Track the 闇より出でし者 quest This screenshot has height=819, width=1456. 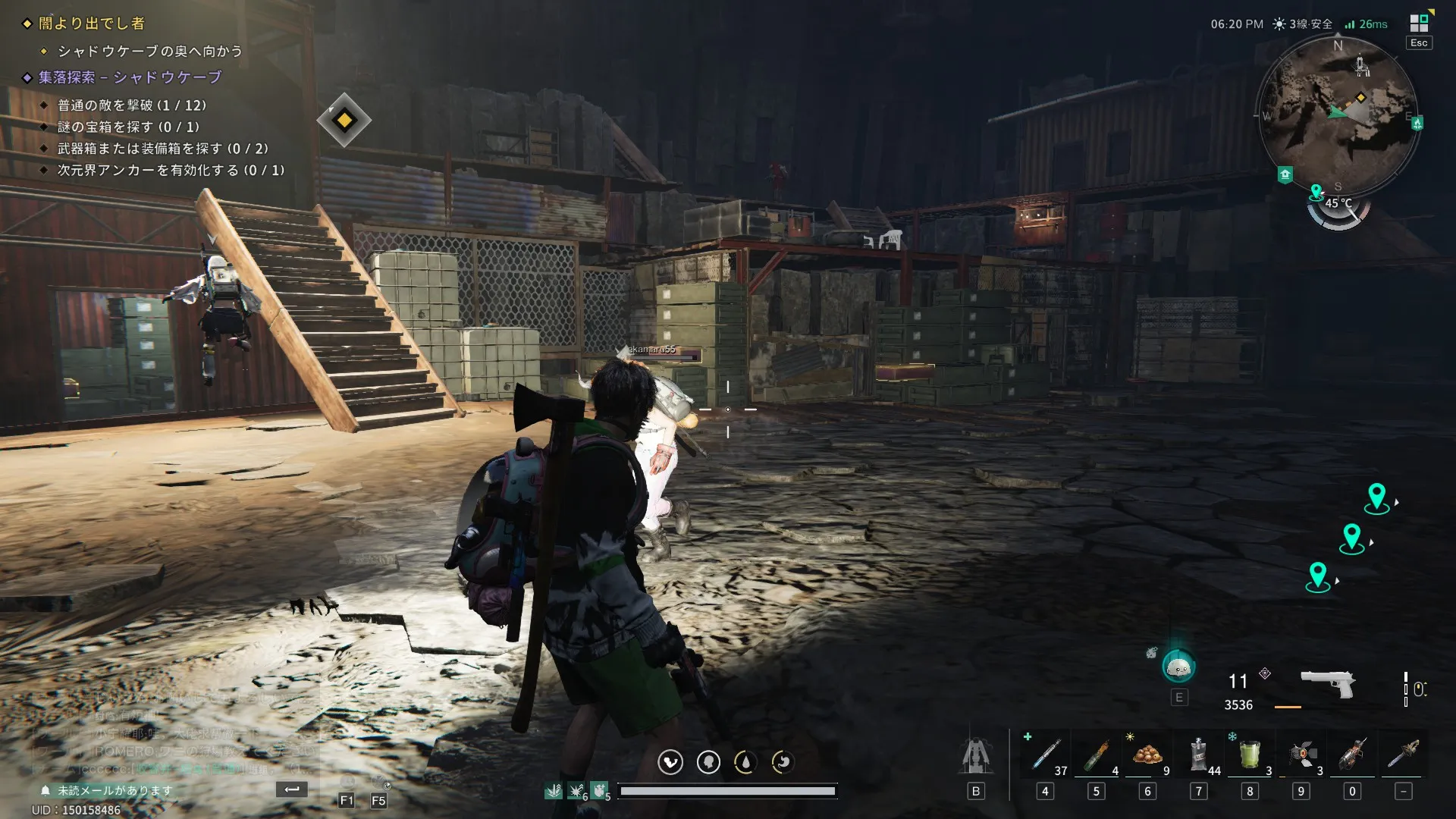[x=91, y=24]
